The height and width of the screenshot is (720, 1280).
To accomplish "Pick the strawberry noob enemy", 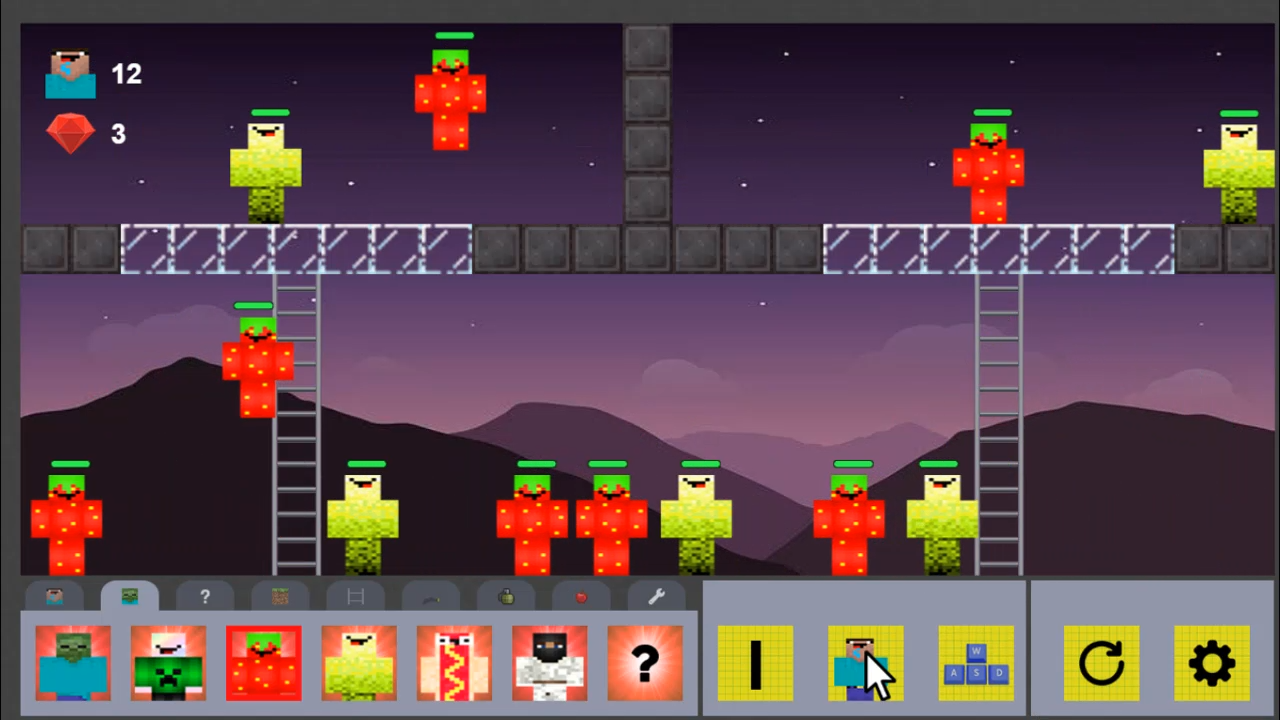I will pyautogui.click(x=263, y=663).
